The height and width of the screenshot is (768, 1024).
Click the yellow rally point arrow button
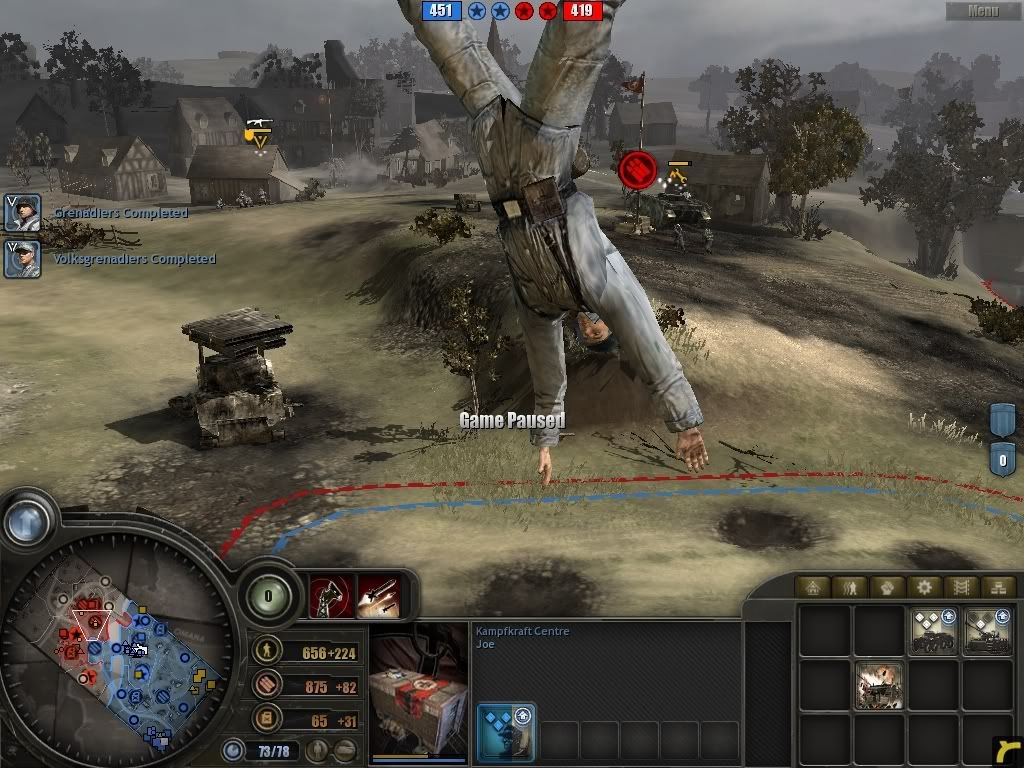tap(1007, 750)
